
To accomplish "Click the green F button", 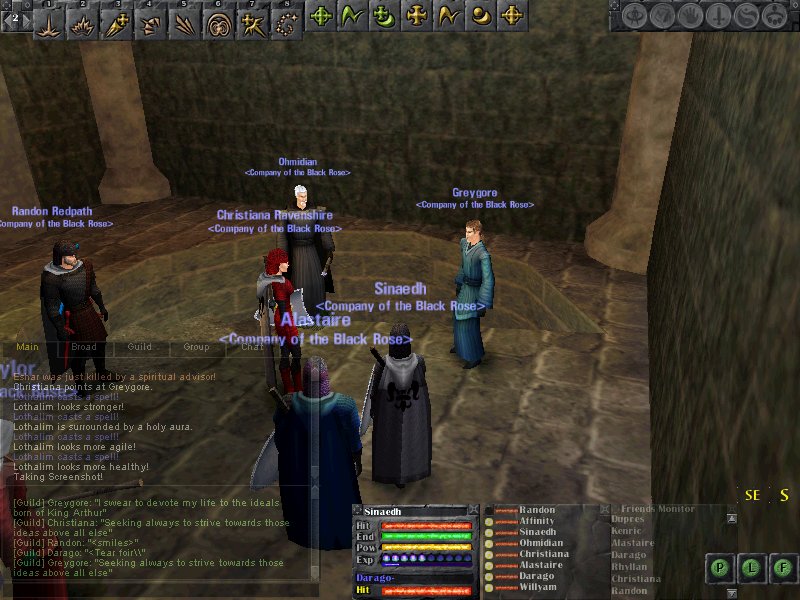I will pyautogui.click(x=781, y=568).
